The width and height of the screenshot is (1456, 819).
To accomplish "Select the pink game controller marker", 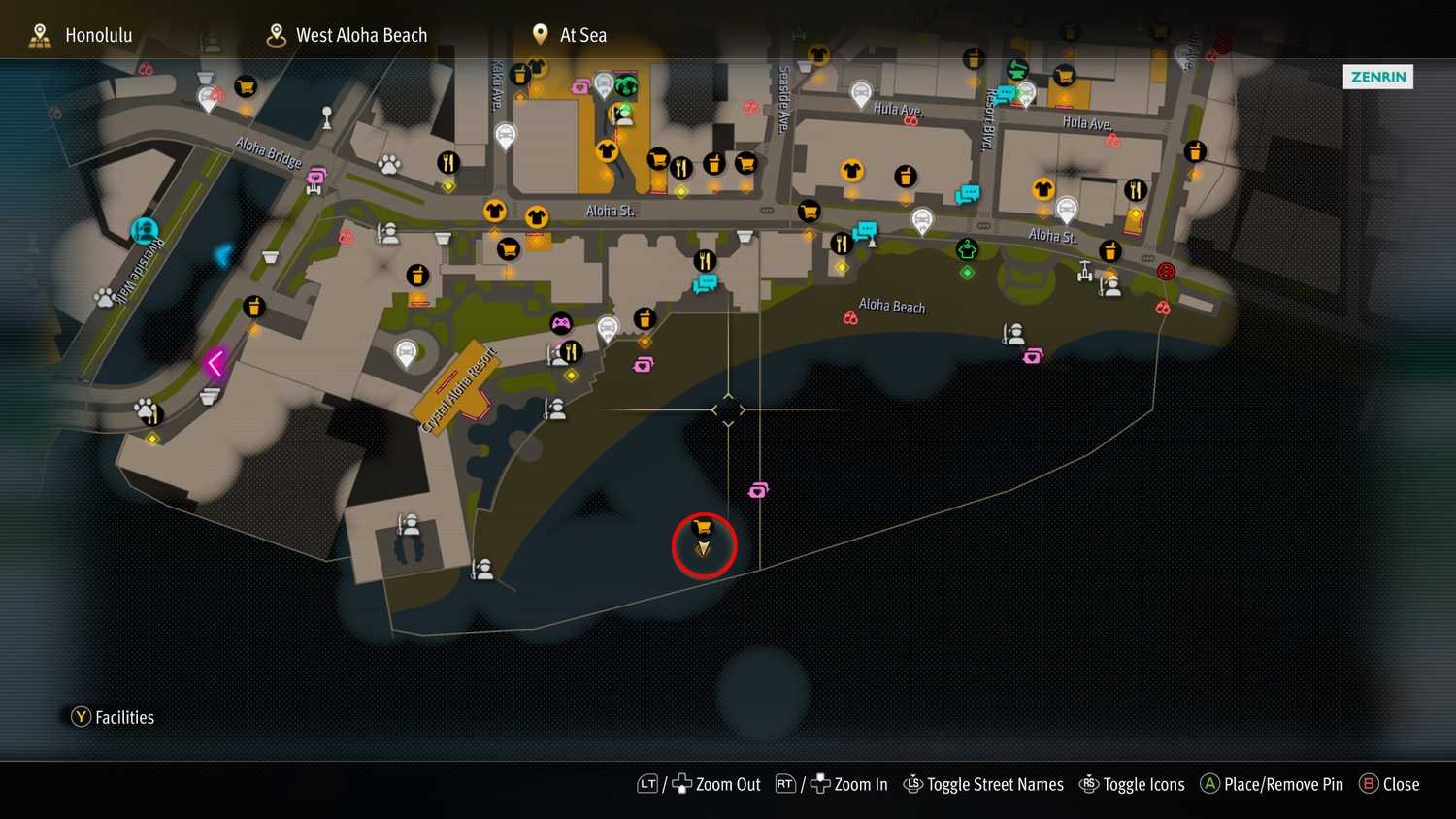I will point(561,323).
